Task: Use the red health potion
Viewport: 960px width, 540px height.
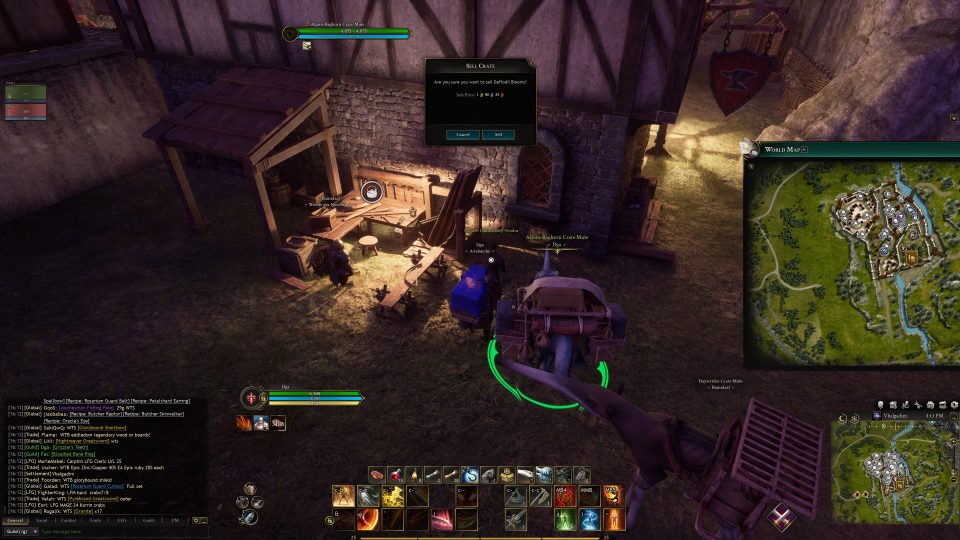Action: 394,474
